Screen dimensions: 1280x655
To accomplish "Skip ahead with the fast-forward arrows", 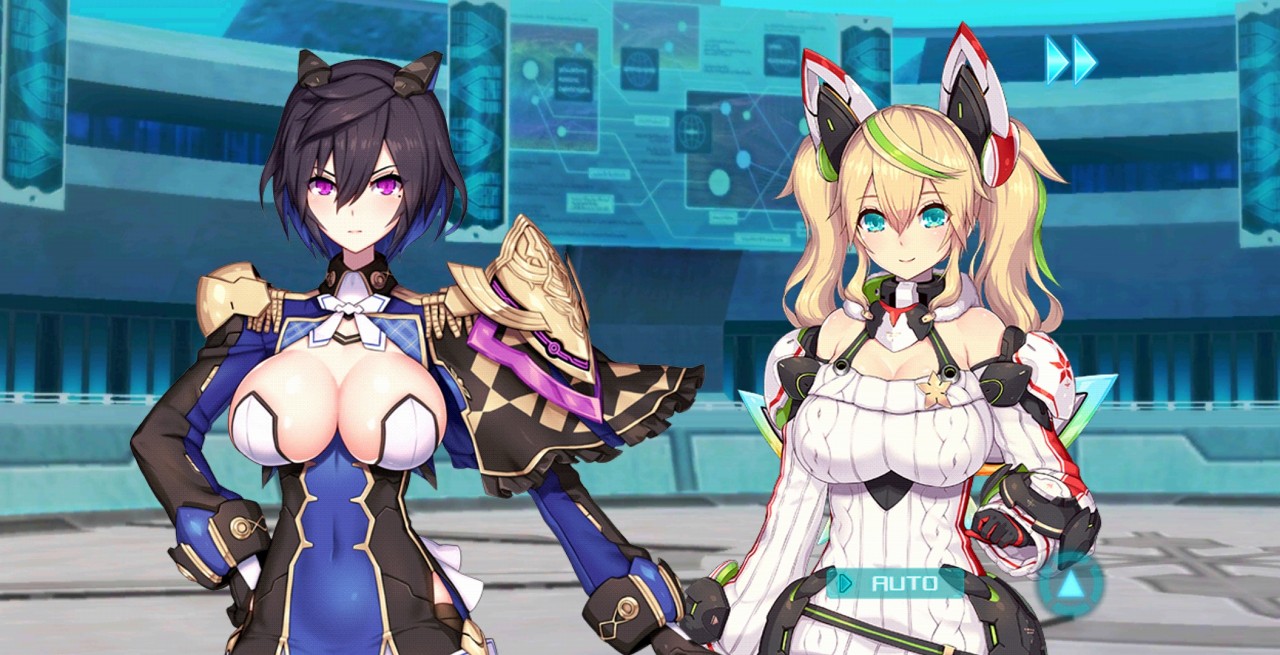I will [1071, 60].
